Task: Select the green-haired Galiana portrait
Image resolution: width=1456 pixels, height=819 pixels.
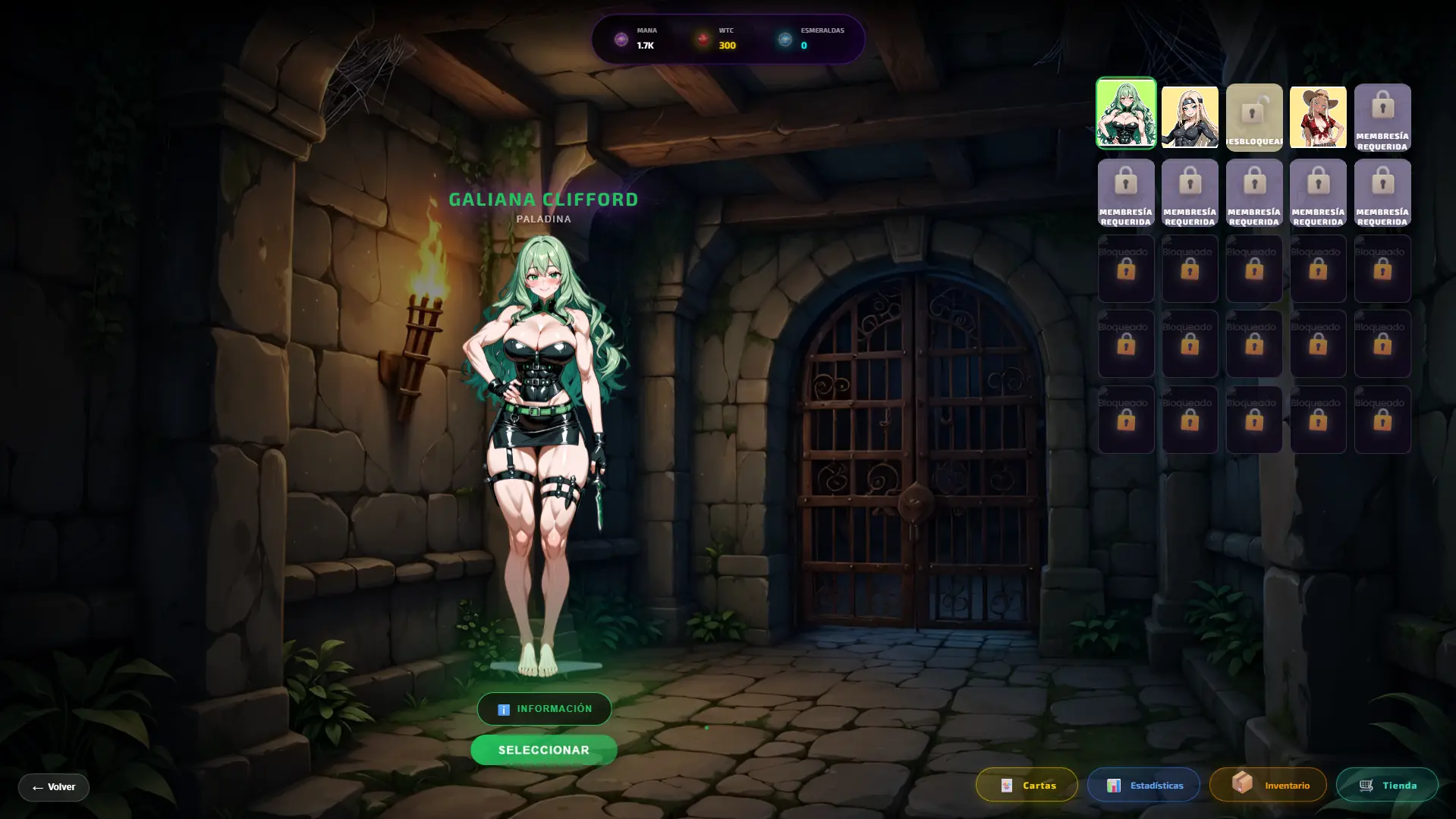Action: tap(1126, 113)
